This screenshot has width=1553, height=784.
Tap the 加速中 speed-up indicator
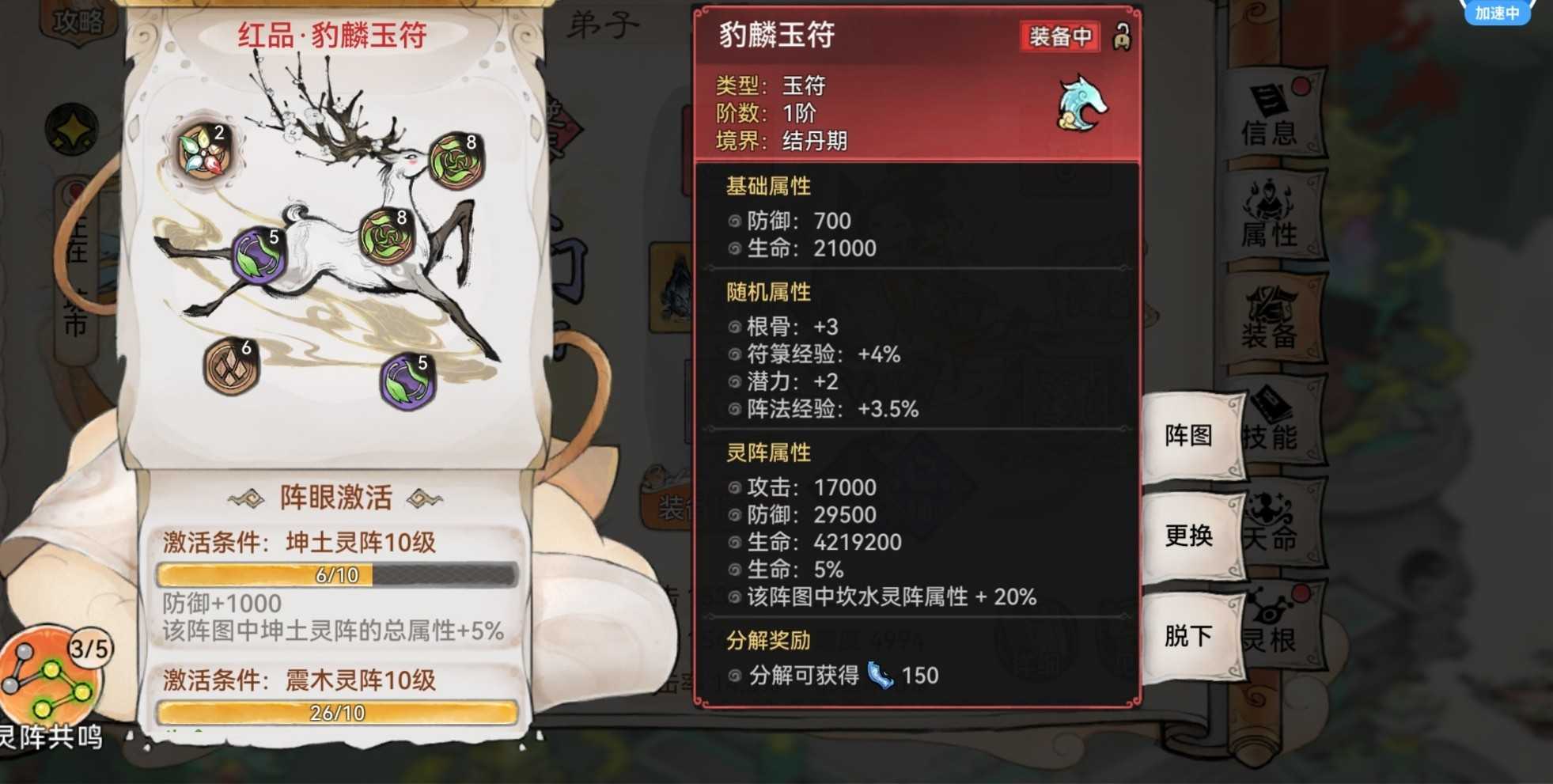point(1498,12)
